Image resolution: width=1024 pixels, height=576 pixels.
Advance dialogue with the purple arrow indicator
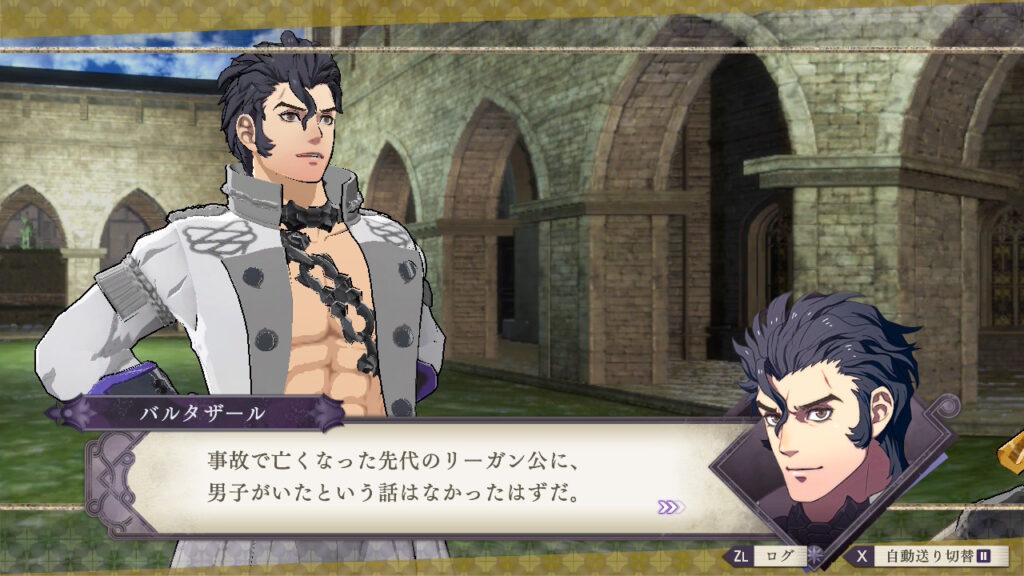670,507
